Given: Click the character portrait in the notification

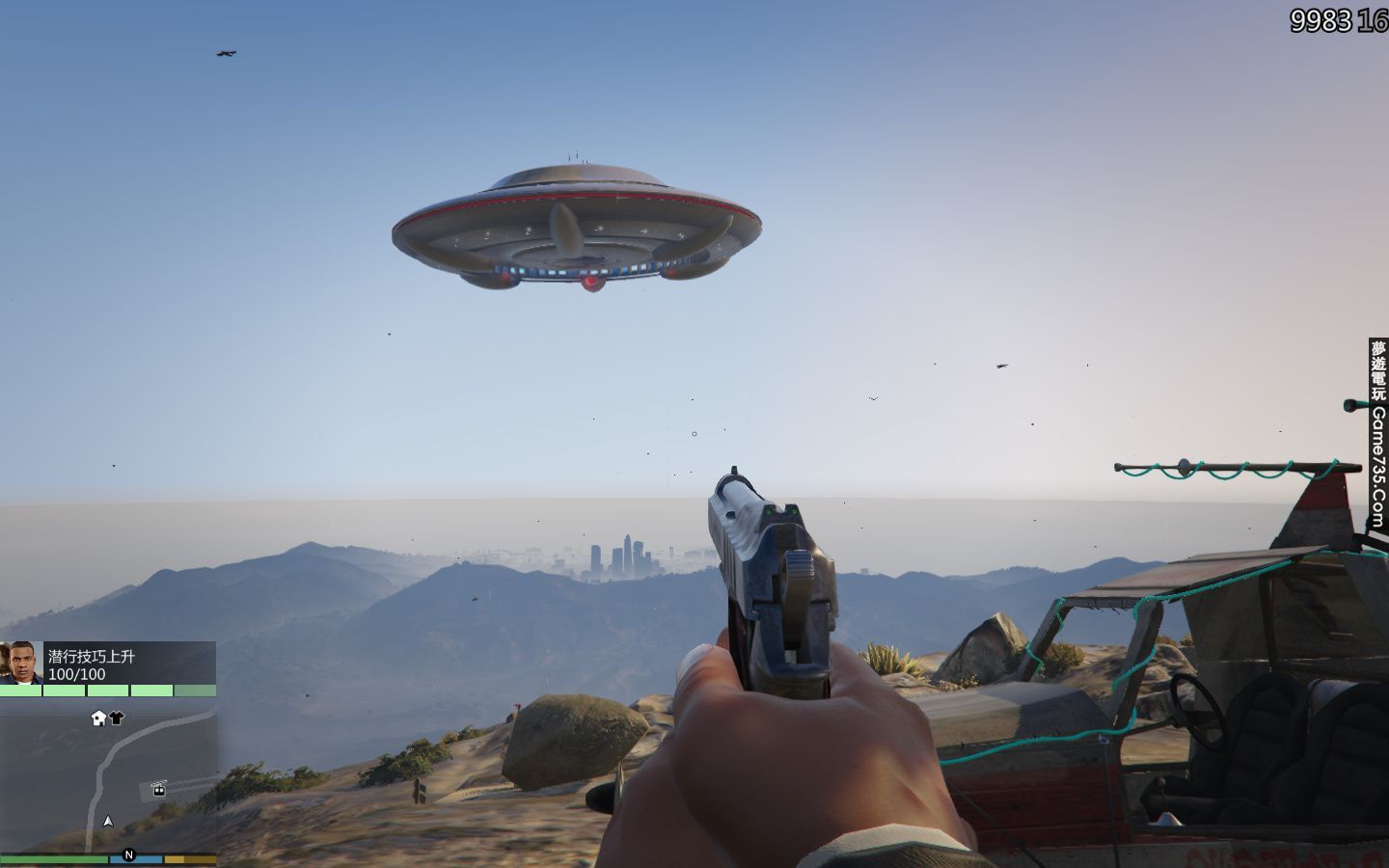Looking at the screenshot, I should [x=21, y=663].
